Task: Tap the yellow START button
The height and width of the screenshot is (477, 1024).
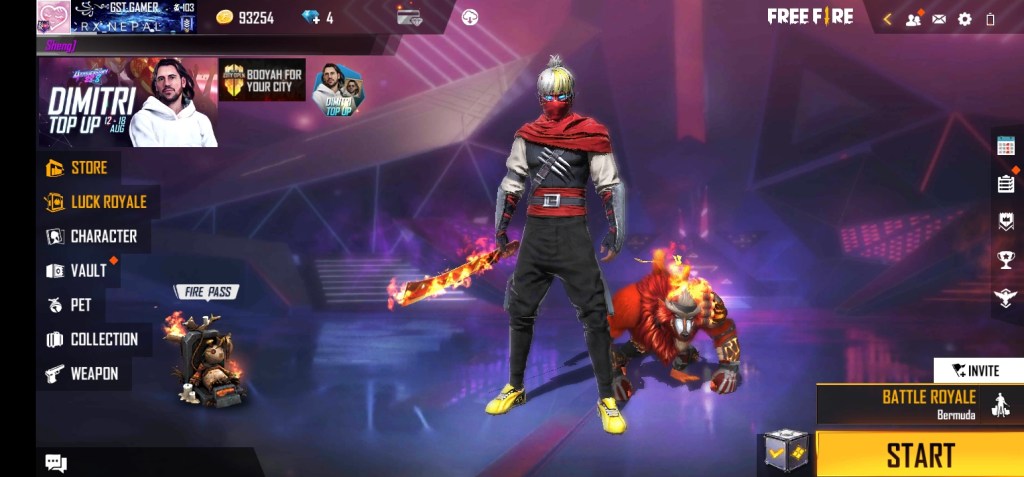Action: click(920, 455)
